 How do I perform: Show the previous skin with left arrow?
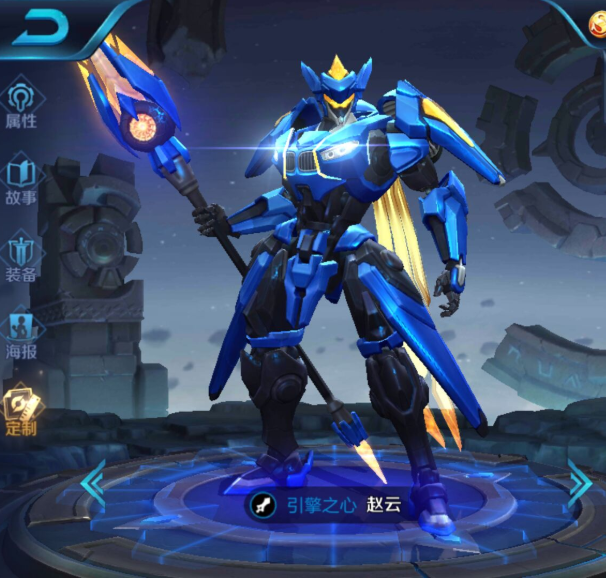(x=93, y=481)
